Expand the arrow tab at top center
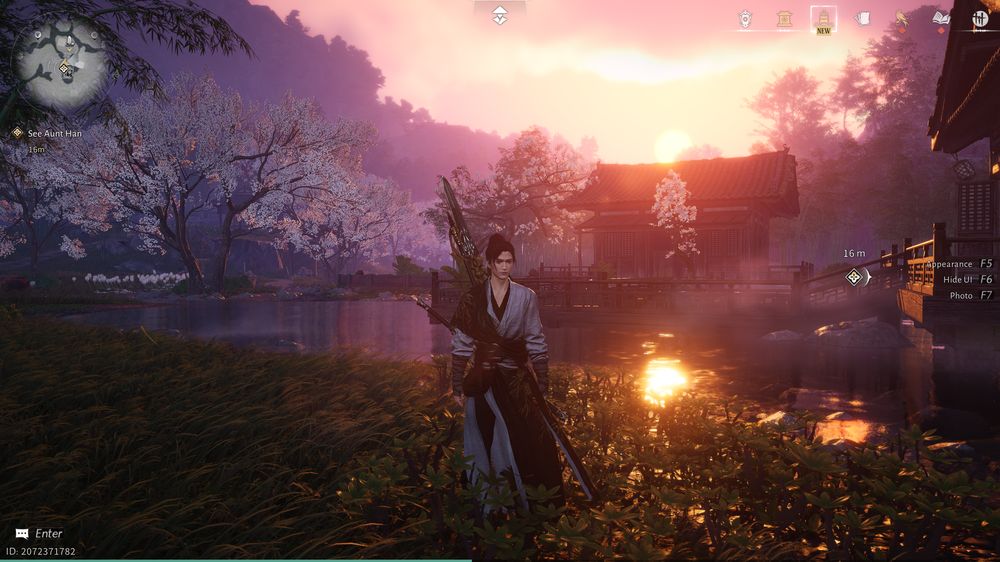The width and height of the screenshot is (1000, 562). [499, 15]
